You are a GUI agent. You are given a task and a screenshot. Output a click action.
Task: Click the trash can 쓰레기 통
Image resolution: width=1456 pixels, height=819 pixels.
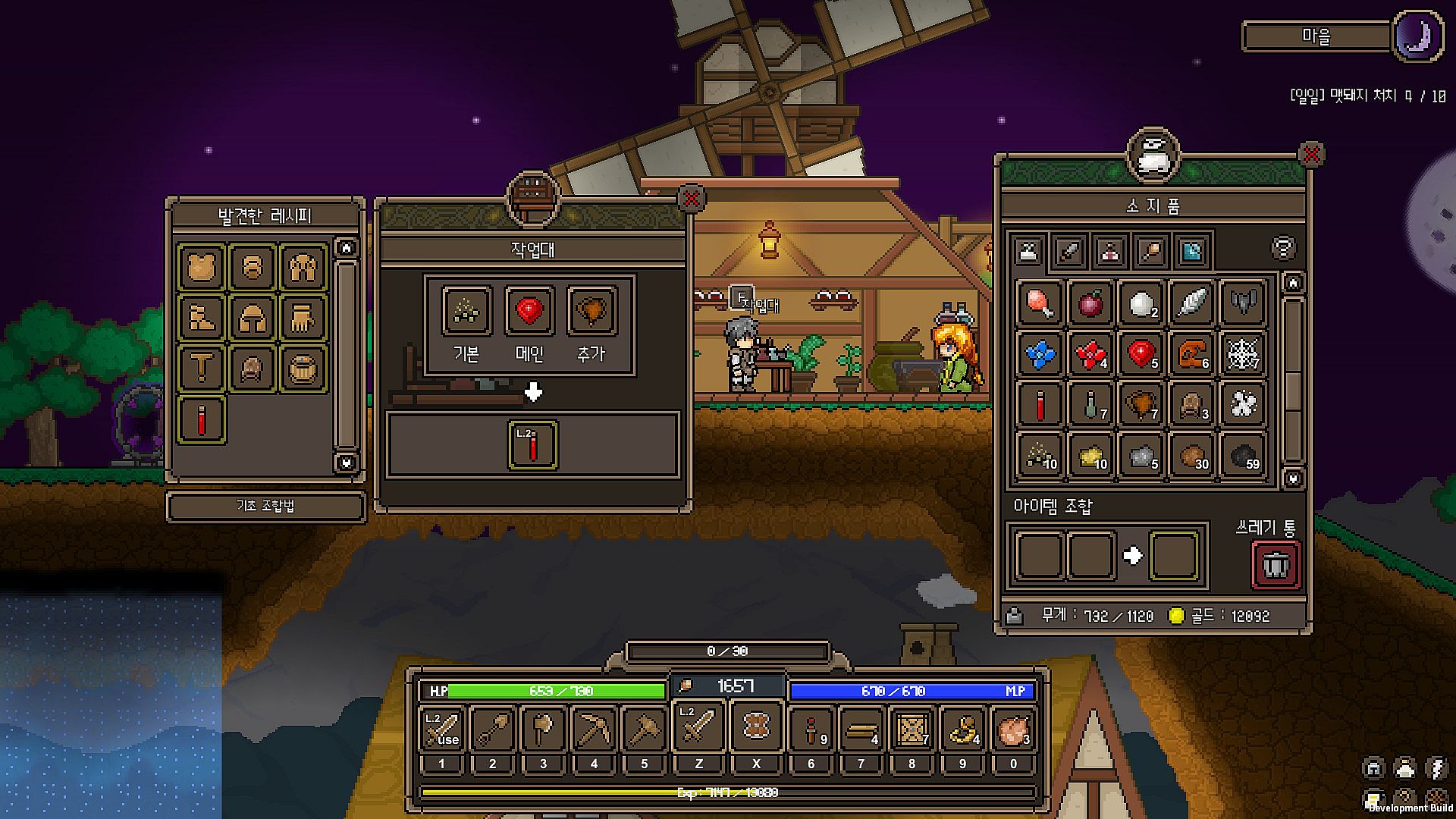pos(1276,564)
